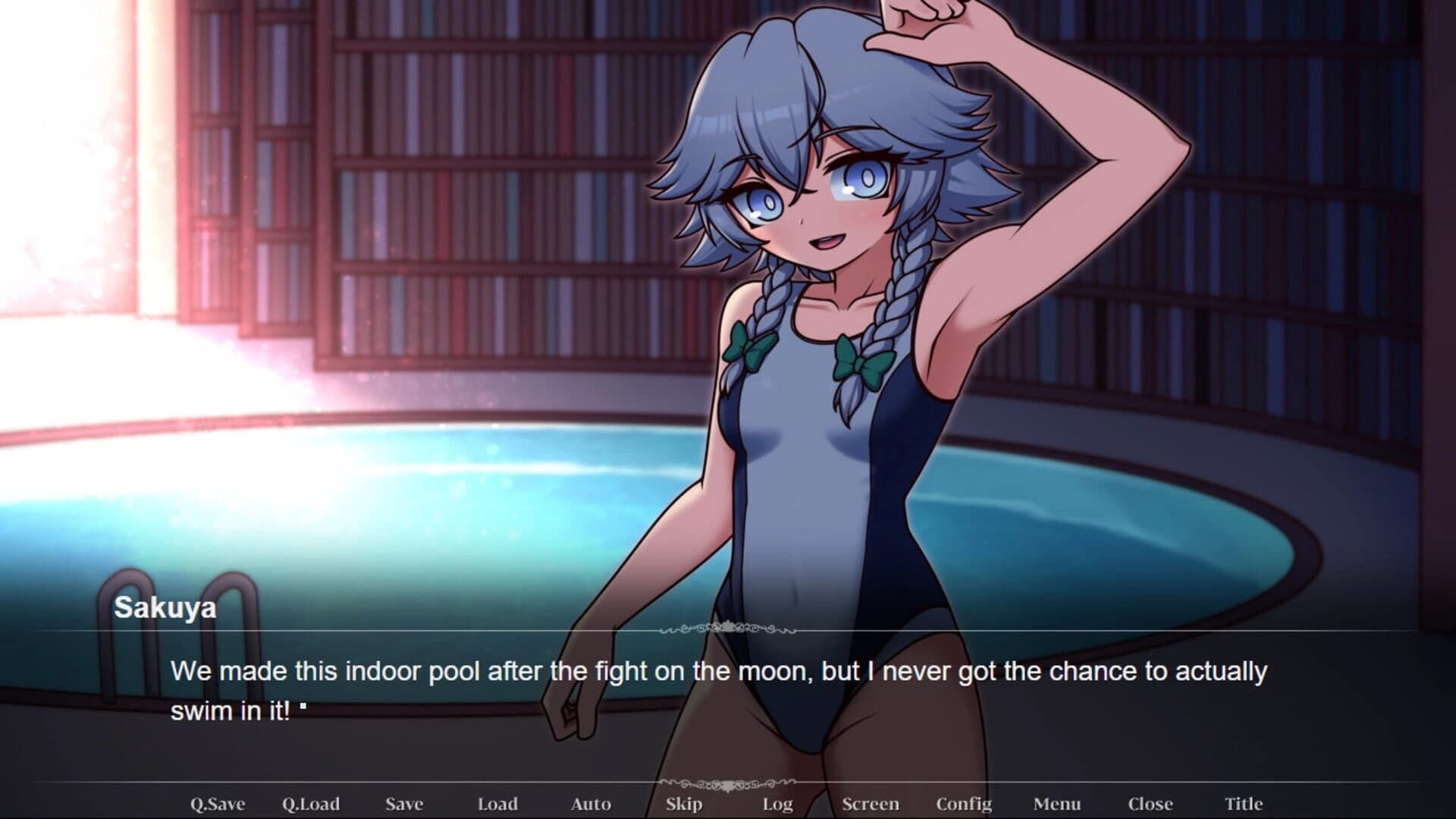Viewport: 1456px width, 819px height.
Task: Open the Load menu
Action: tap(499, 803)
